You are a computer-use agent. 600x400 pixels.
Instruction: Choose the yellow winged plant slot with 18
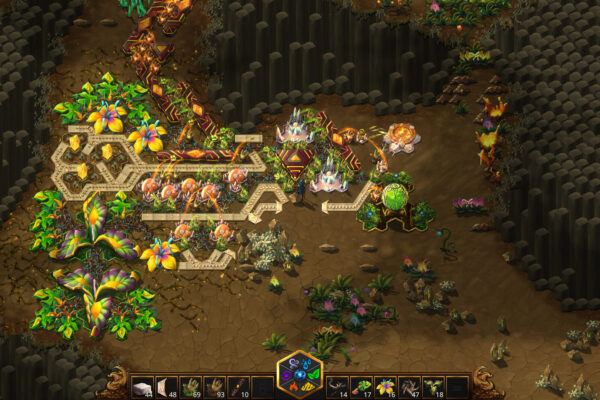click(434, 385)
